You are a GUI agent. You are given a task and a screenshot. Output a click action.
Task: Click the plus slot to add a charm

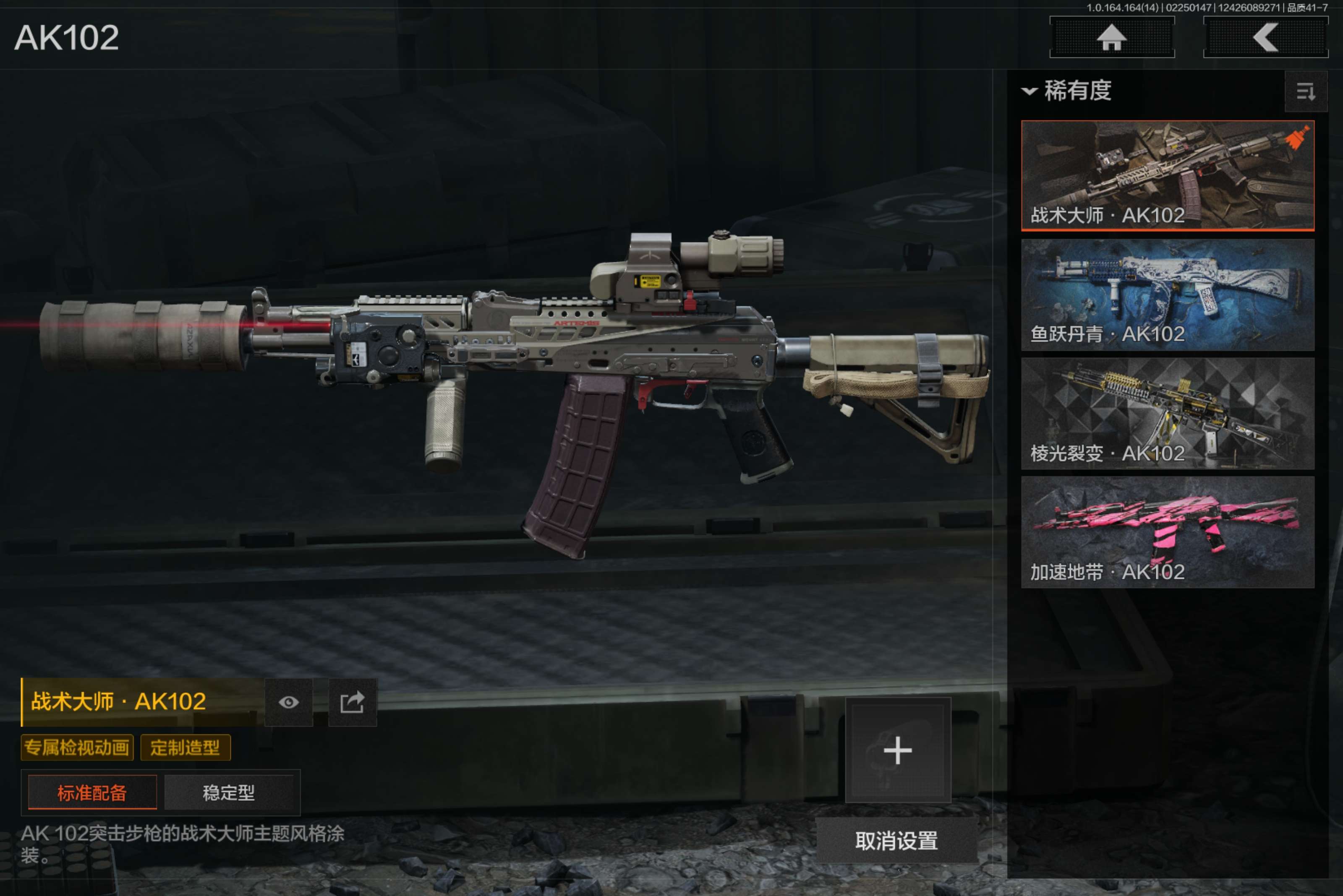click(898, 750)
